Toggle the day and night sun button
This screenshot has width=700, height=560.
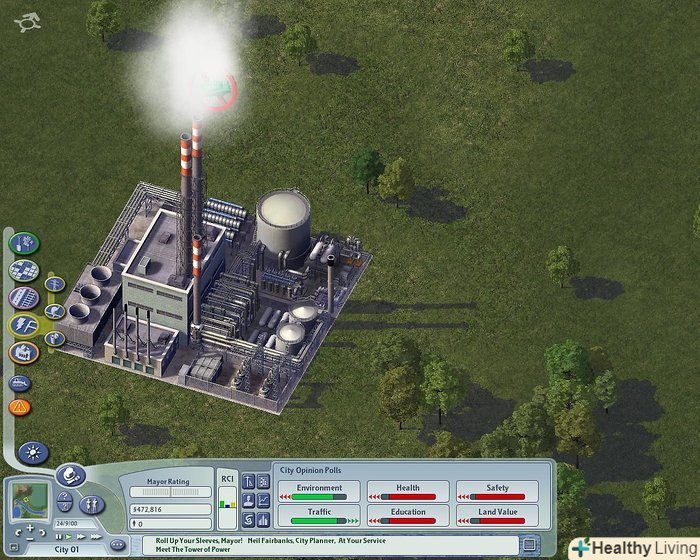coord(33,453)
